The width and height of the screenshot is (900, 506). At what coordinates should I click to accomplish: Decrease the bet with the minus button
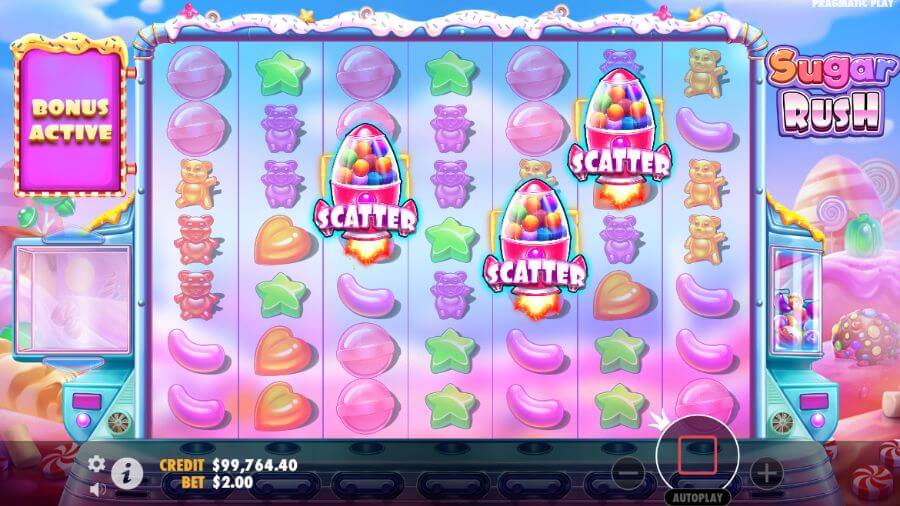point(627,471)
